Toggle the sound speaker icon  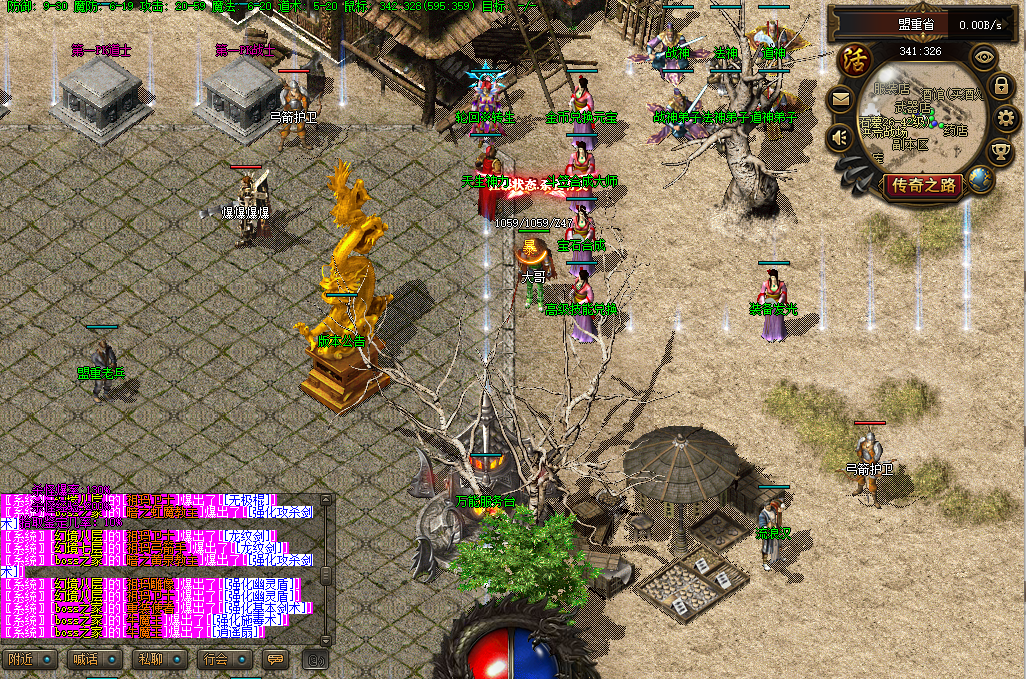840,137
